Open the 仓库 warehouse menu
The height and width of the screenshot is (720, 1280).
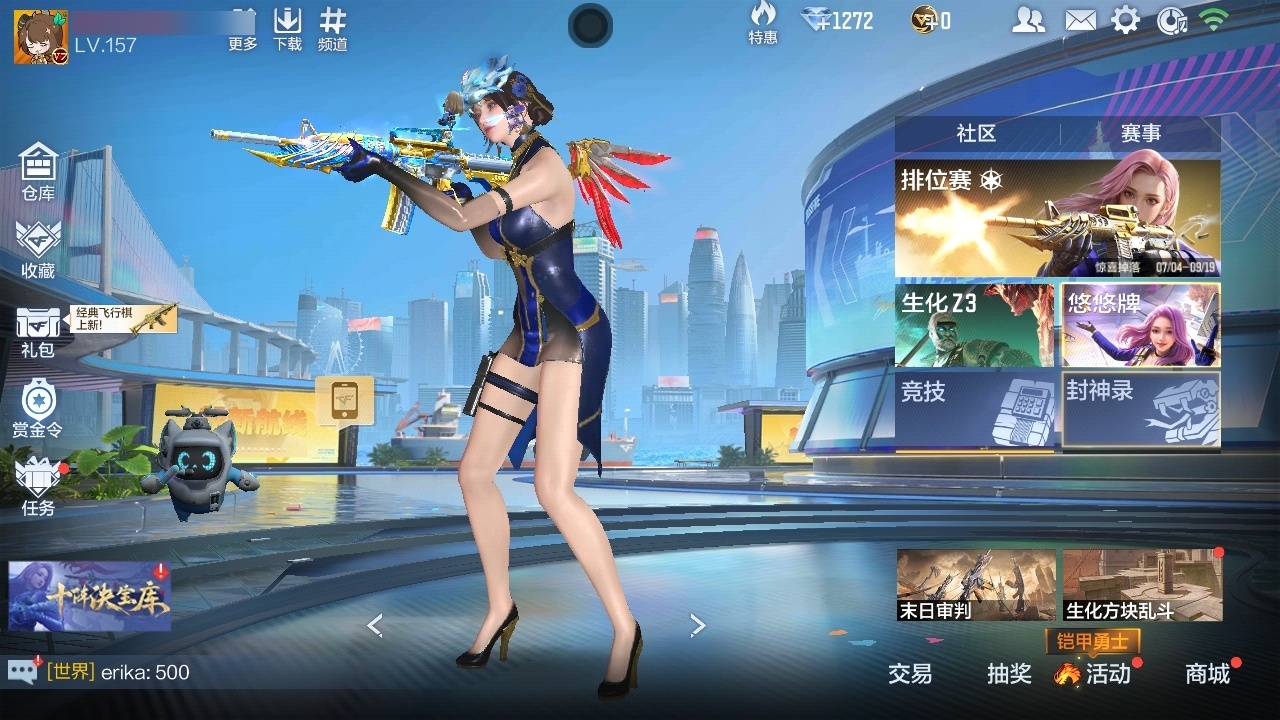[x=38, y=171]
